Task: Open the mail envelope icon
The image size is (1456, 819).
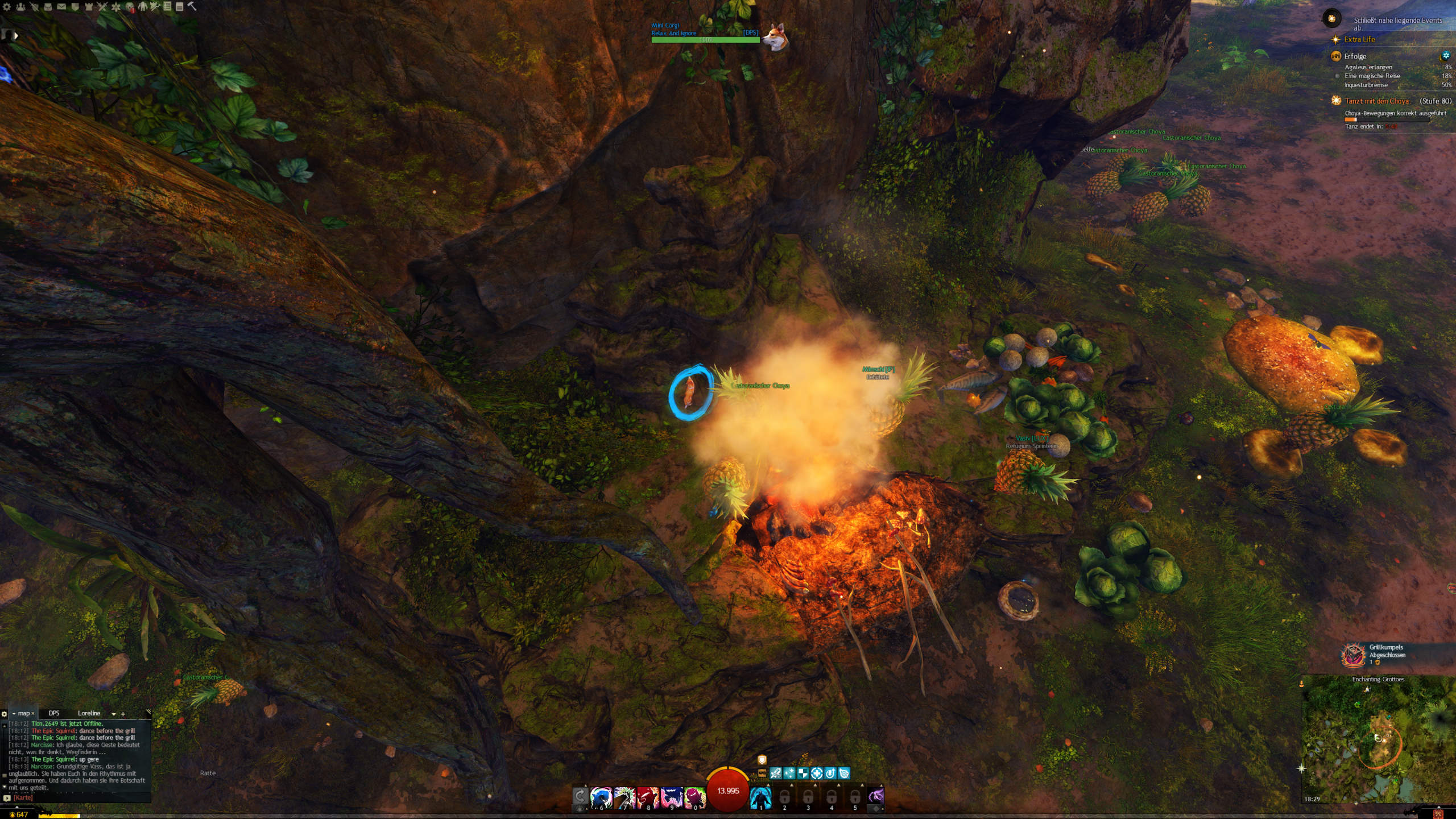Action: coord(61,7)
